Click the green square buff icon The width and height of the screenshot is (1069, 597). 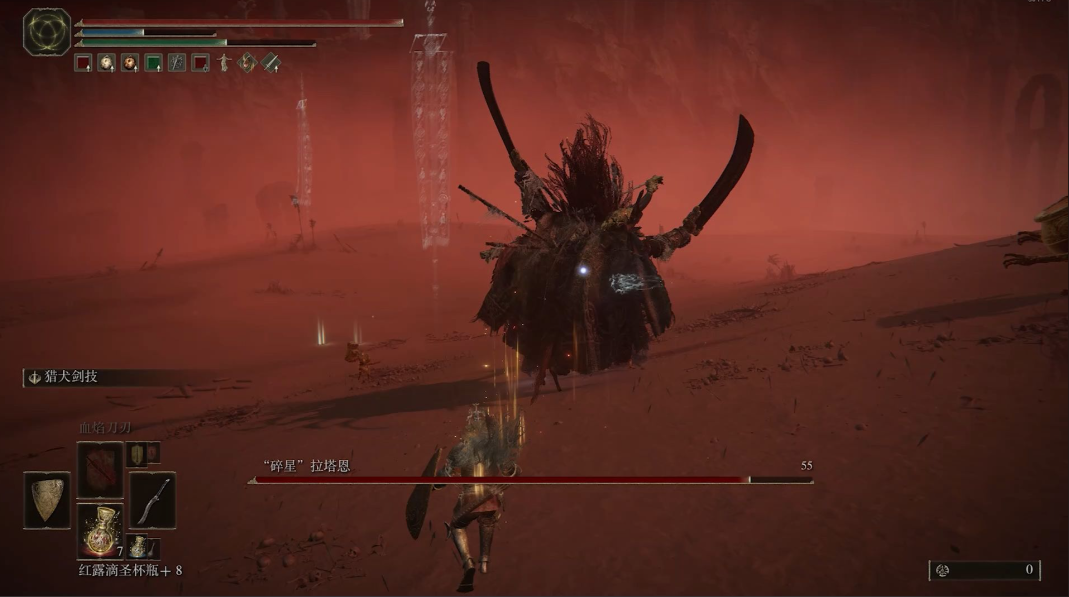tap(153, 63)
